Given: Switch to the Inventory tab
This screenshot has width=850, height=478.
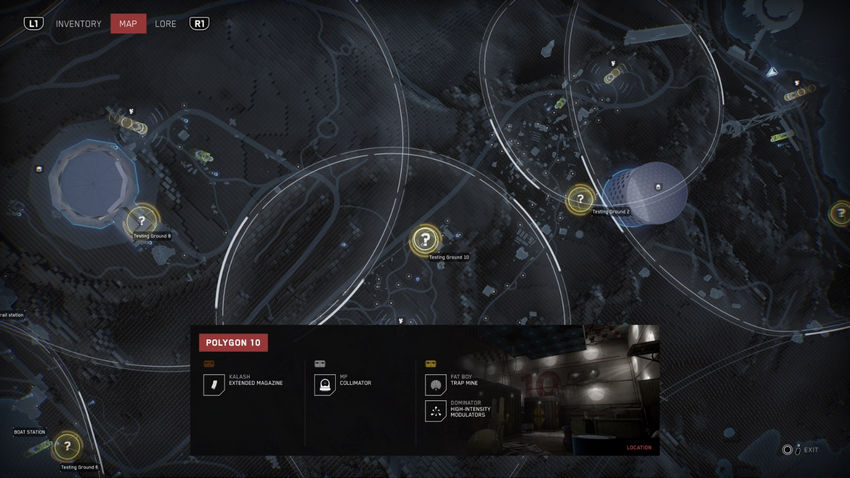Looking at the screenshot, I should tap(78, 24).
